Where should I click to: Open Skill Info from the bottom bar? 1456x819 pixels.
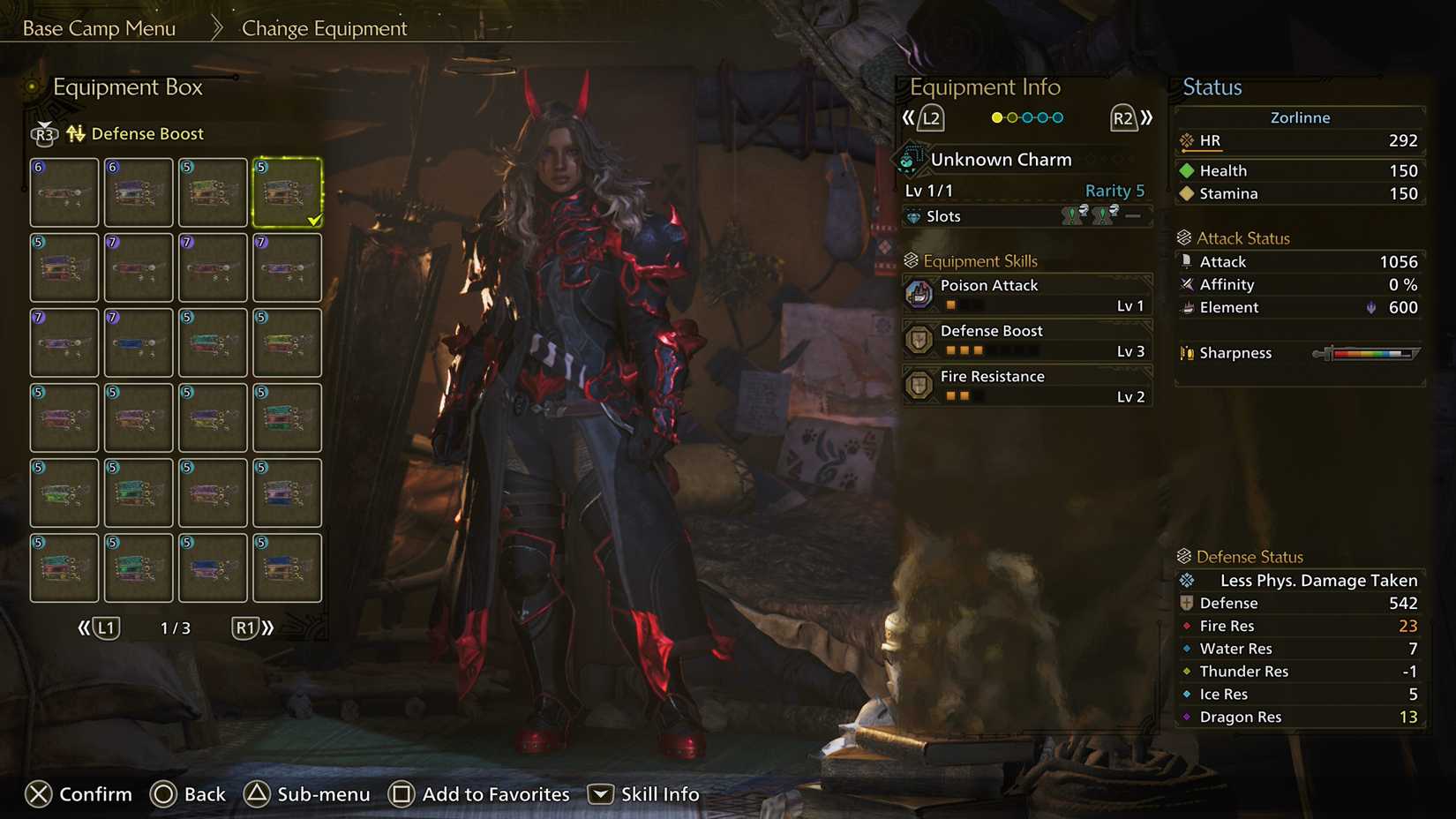pos(659,793)
